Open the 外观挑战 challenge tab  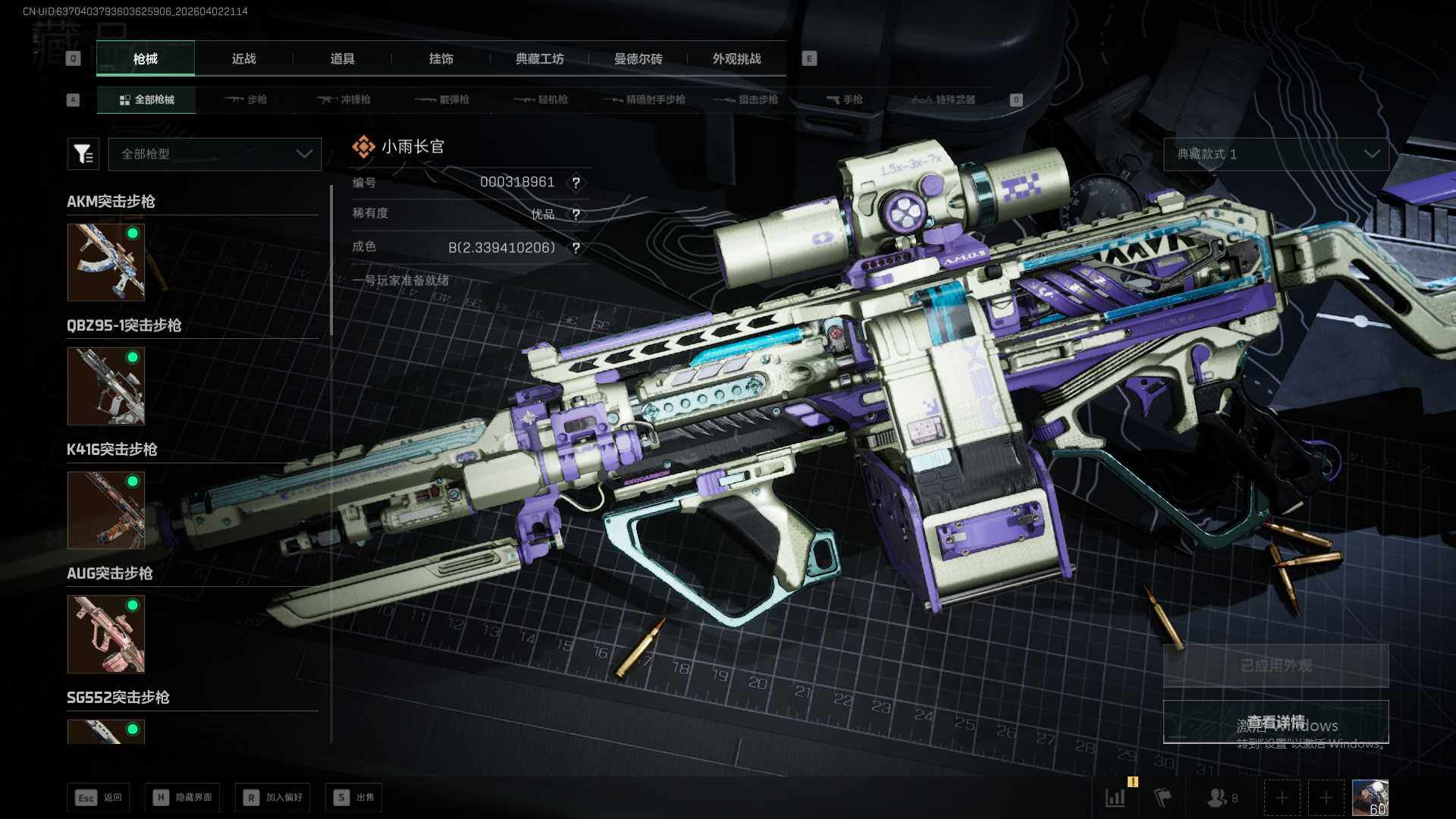coord(736,58)
